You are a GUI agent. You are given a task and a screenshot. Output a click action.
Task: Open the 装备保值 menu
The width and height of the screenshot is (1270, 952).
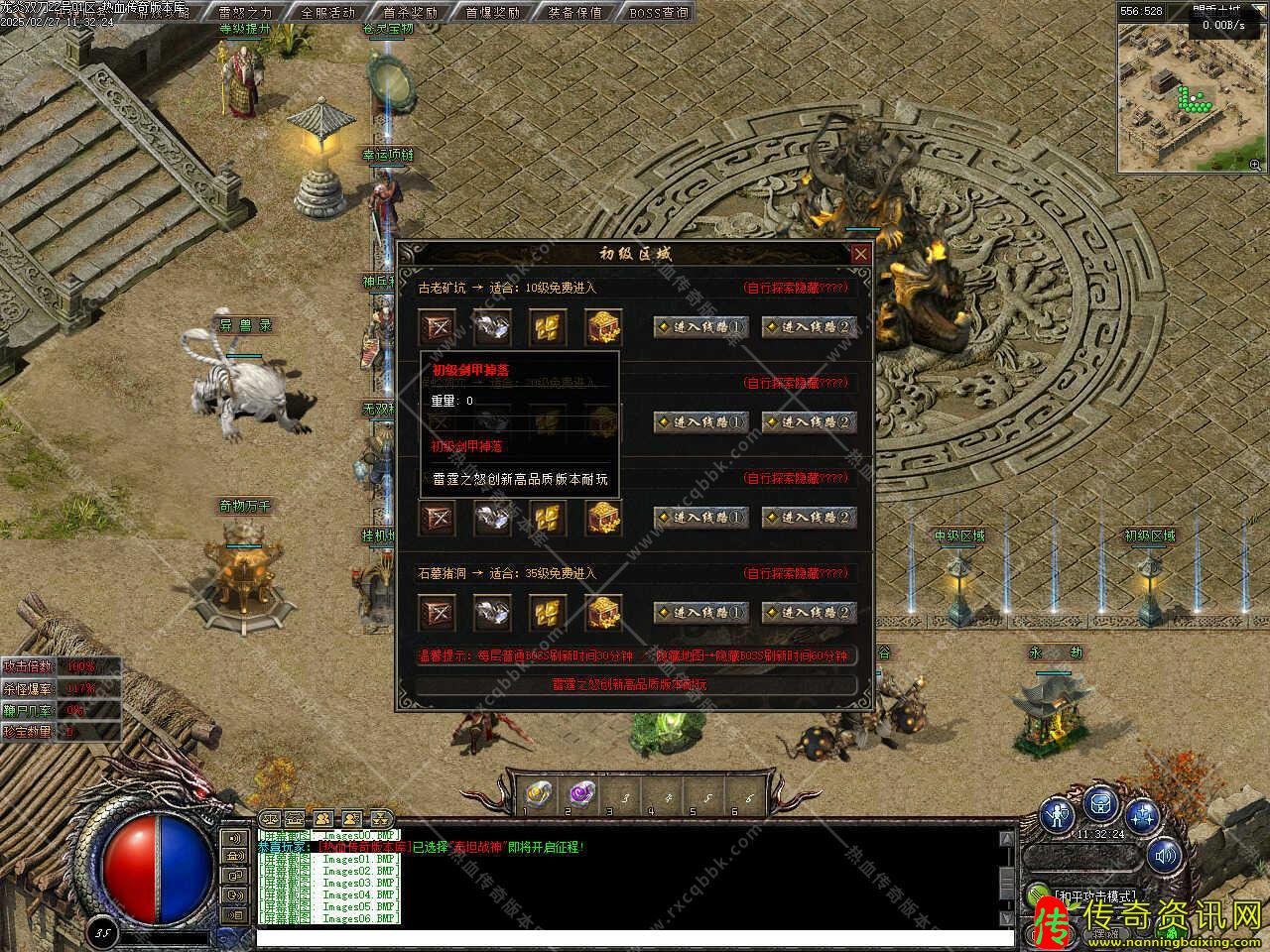[x=574, y=13]
